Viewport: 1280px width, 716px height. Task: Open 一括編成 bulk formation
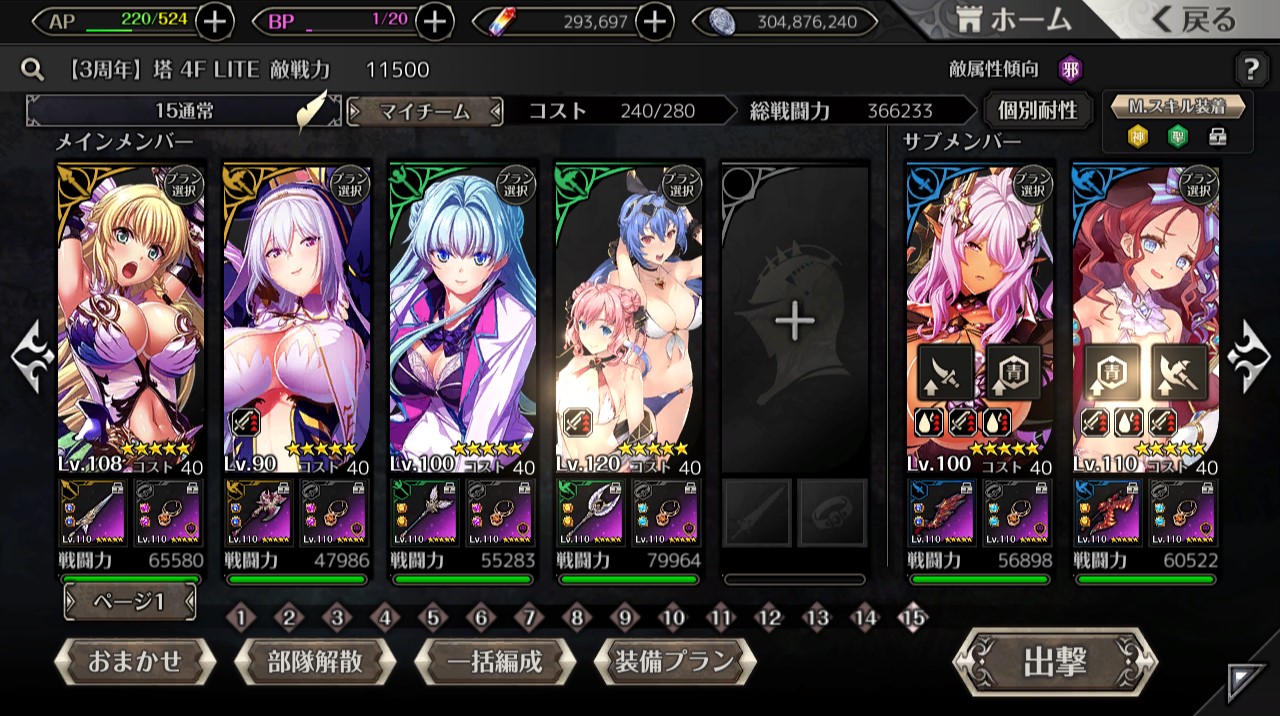click(x=495, y=661)
